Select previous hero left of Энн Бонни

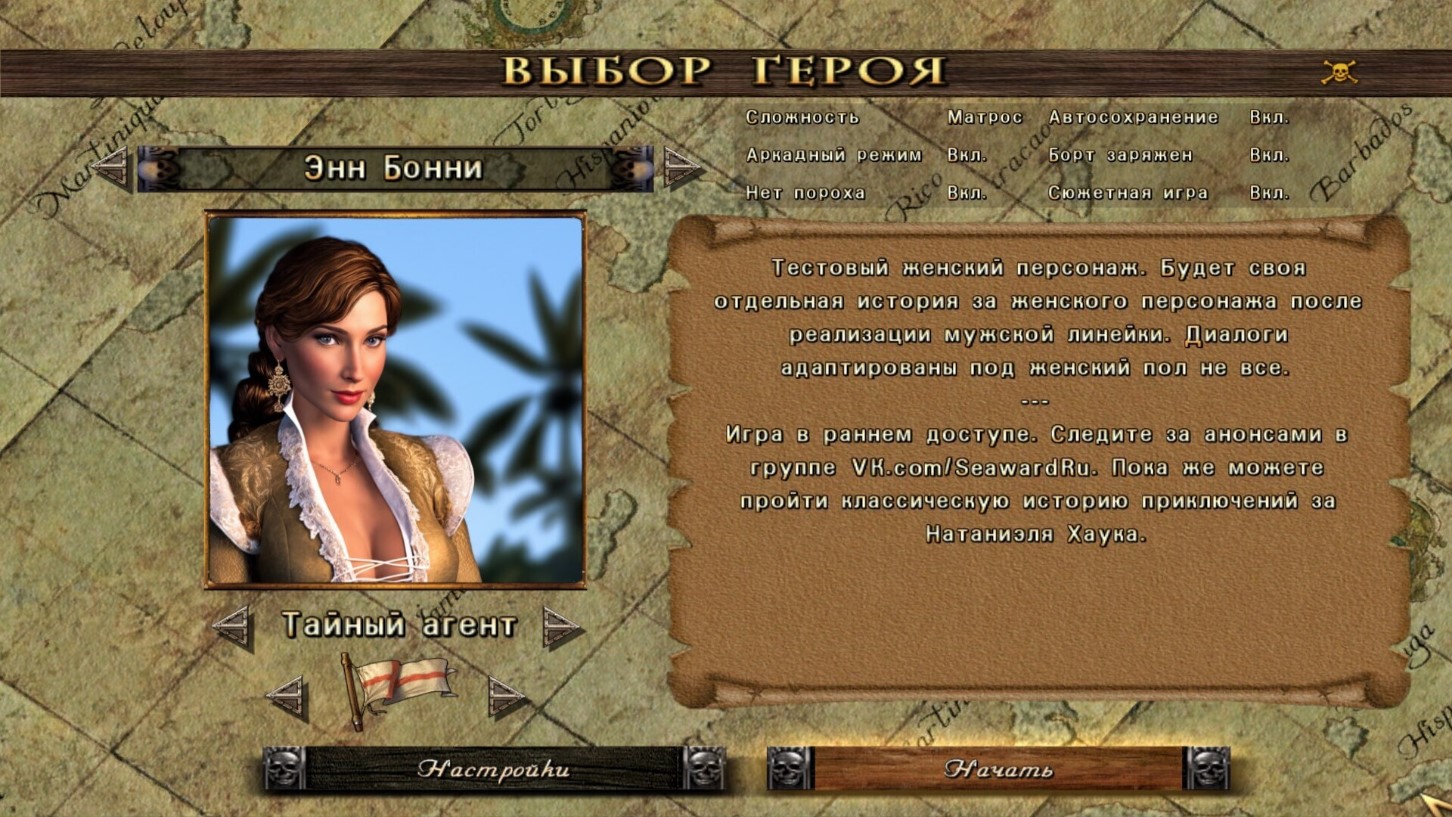tap(110, 167)
